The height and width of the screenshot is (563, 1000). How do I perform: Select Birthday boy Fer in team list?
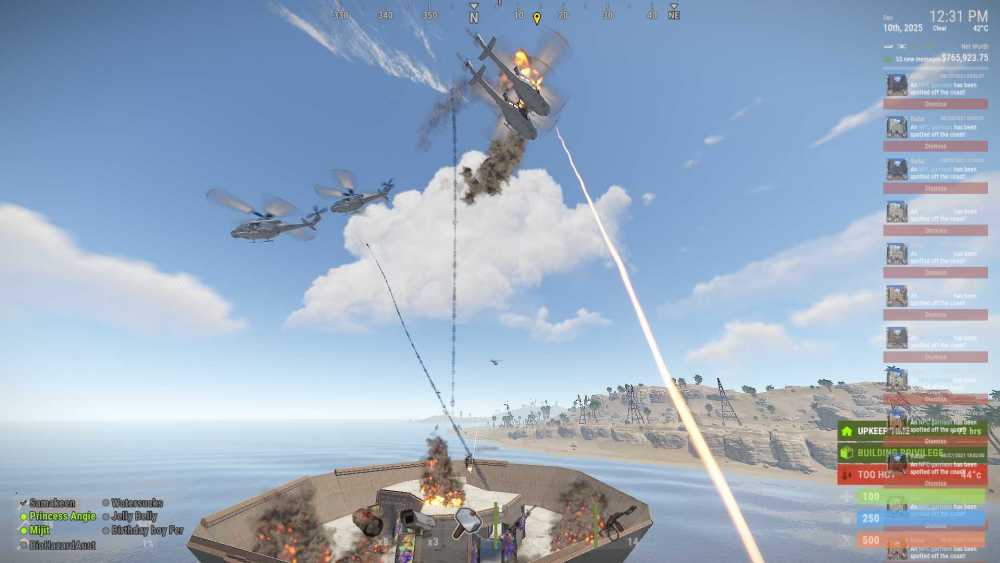pos(147,530)
